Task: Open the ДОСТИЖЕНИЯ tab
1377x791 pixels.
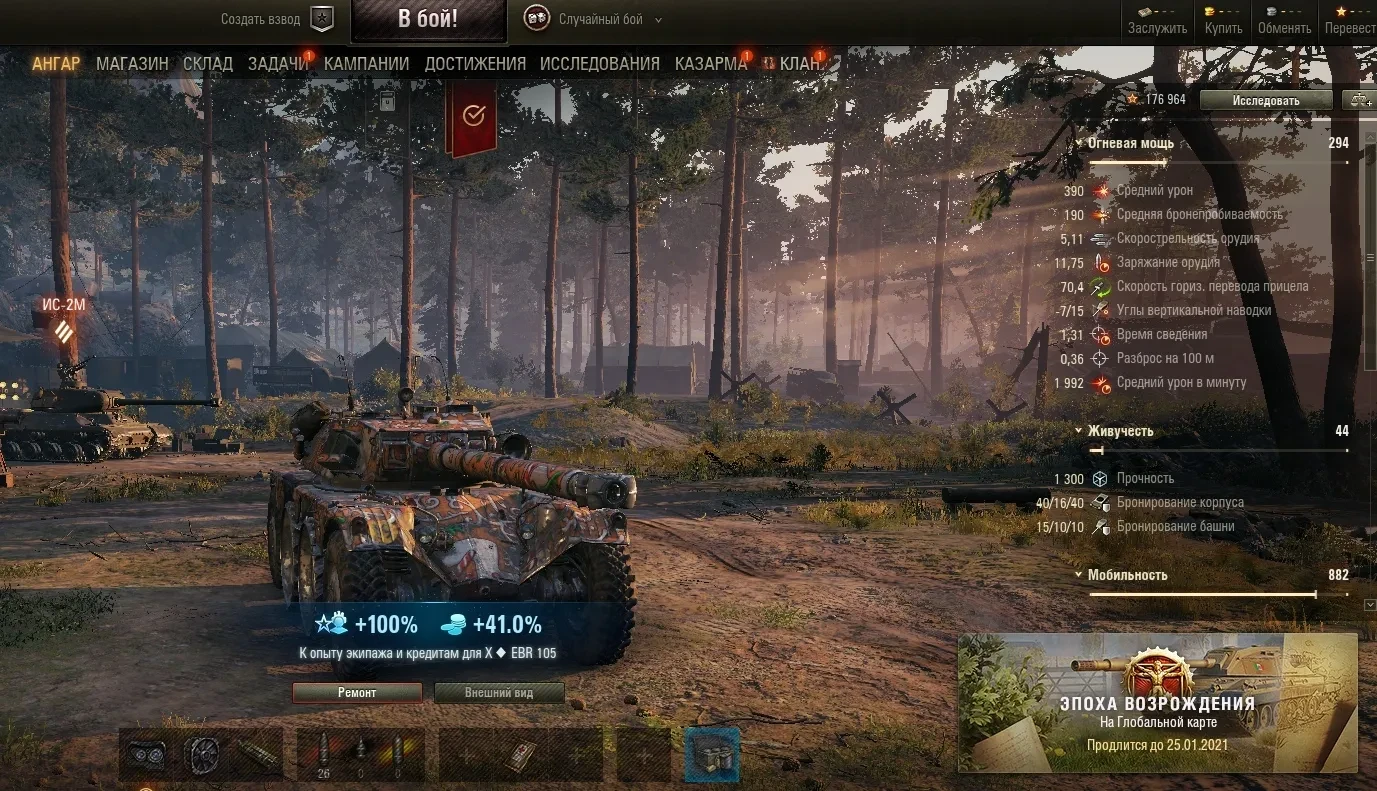Action: click(475, 64)
